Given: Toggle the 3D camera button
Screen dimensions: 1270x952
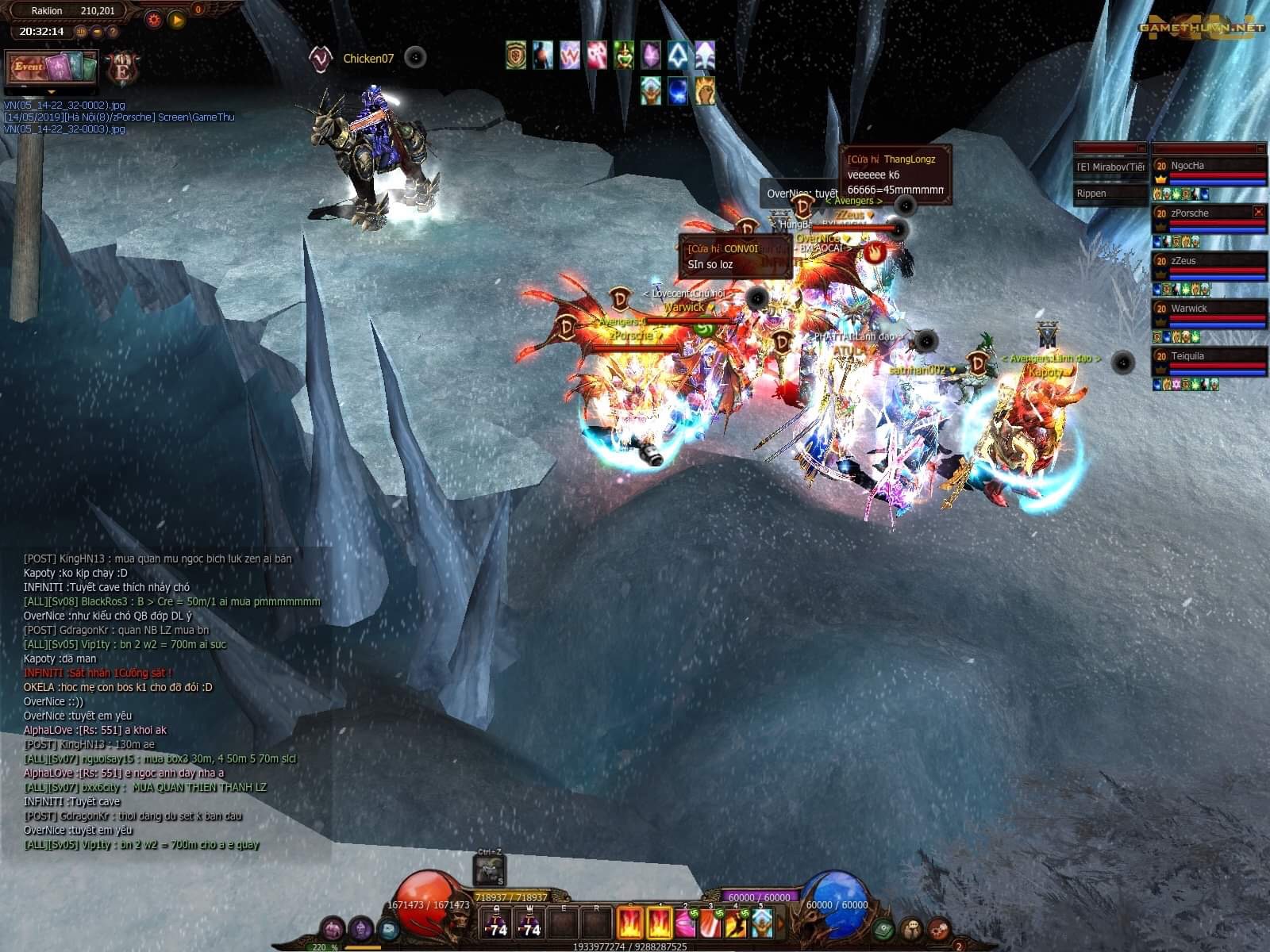Looking at the screenshot, I should [x=81, y=32].
